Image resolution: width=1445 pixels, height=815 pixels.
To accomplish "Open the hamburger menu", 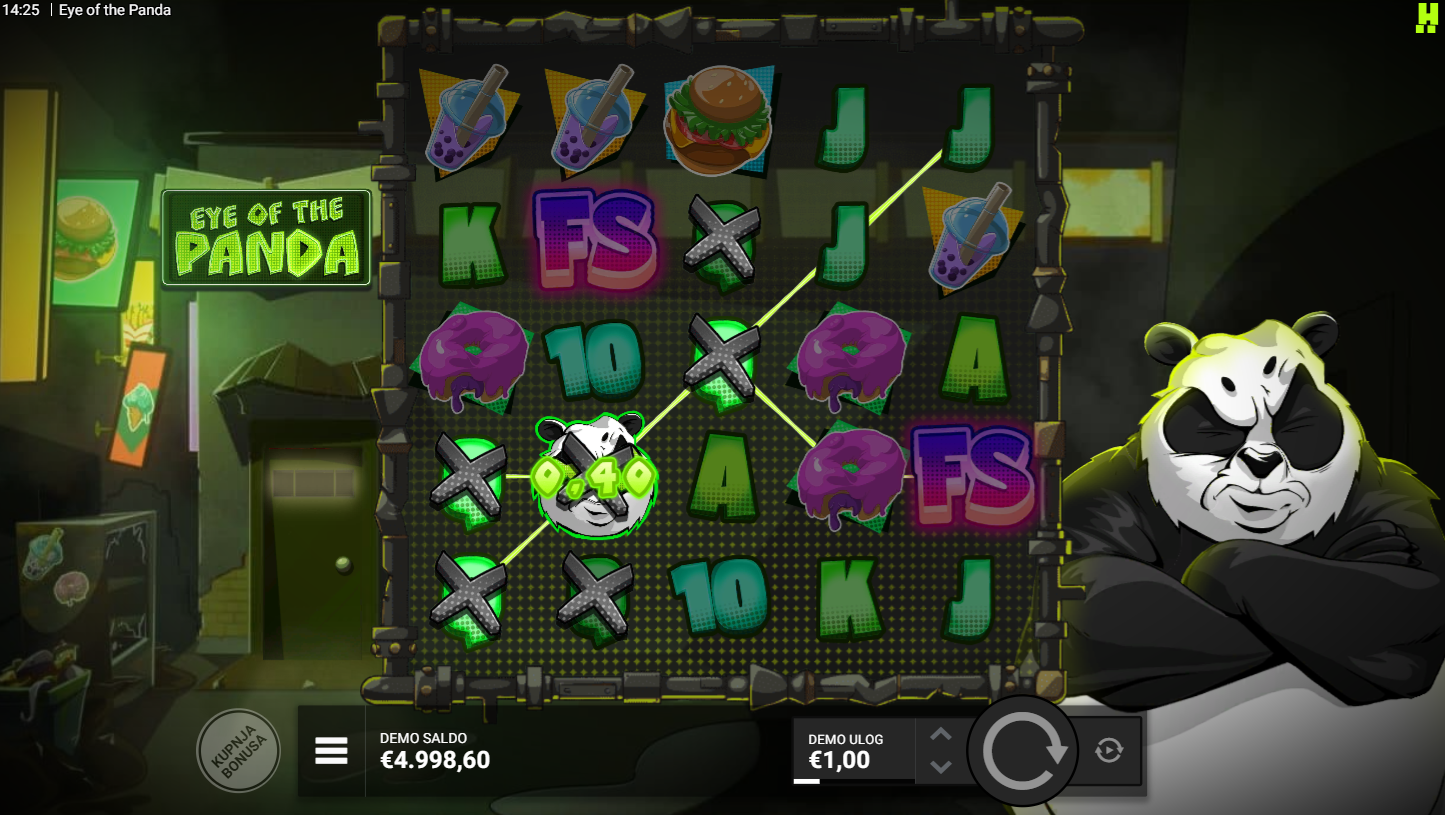I will pos(331,750).
